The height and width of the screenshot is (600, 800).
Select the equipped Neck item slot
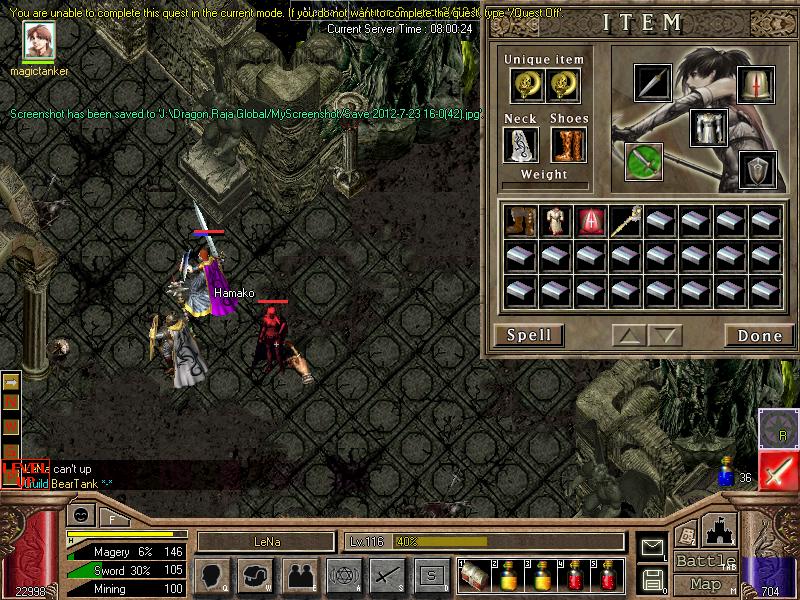(x=520, y=145)
